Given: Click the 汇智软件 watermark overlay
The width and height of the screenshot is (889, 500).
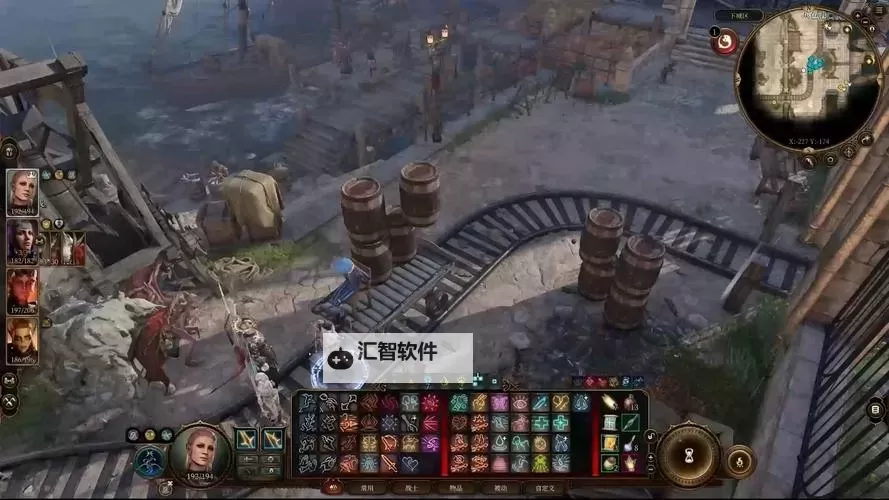Looking at the screenshot, I should [x=398, y=354].
